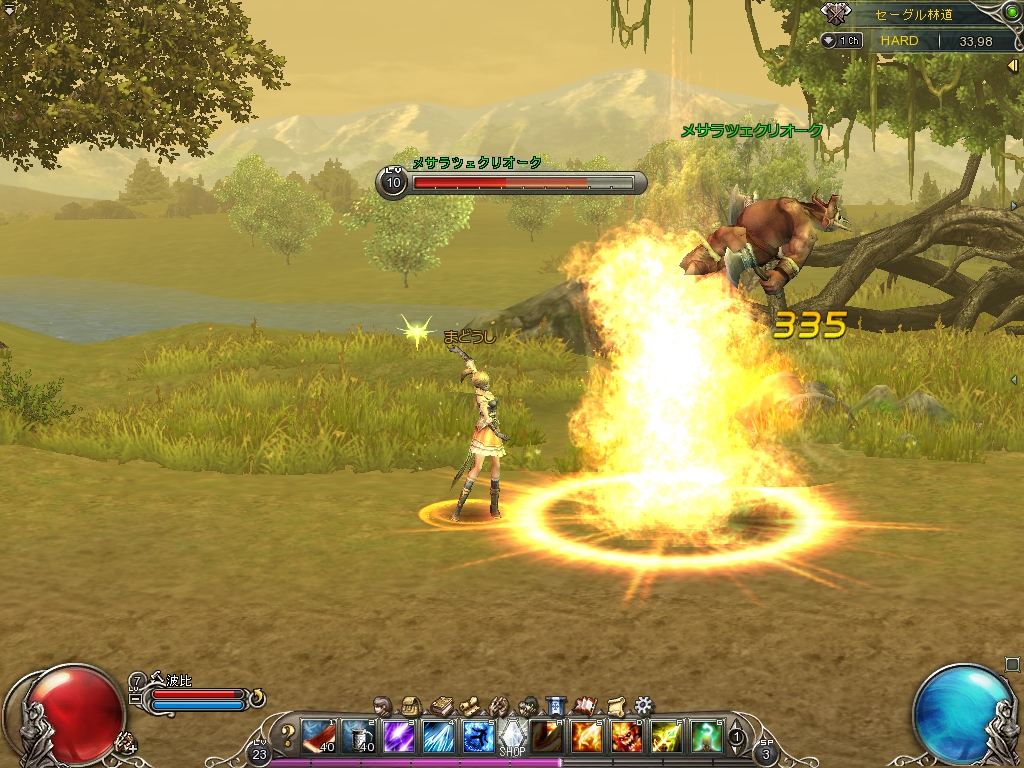
Task: Open the scroll map icon
Action: click(469, 706)
